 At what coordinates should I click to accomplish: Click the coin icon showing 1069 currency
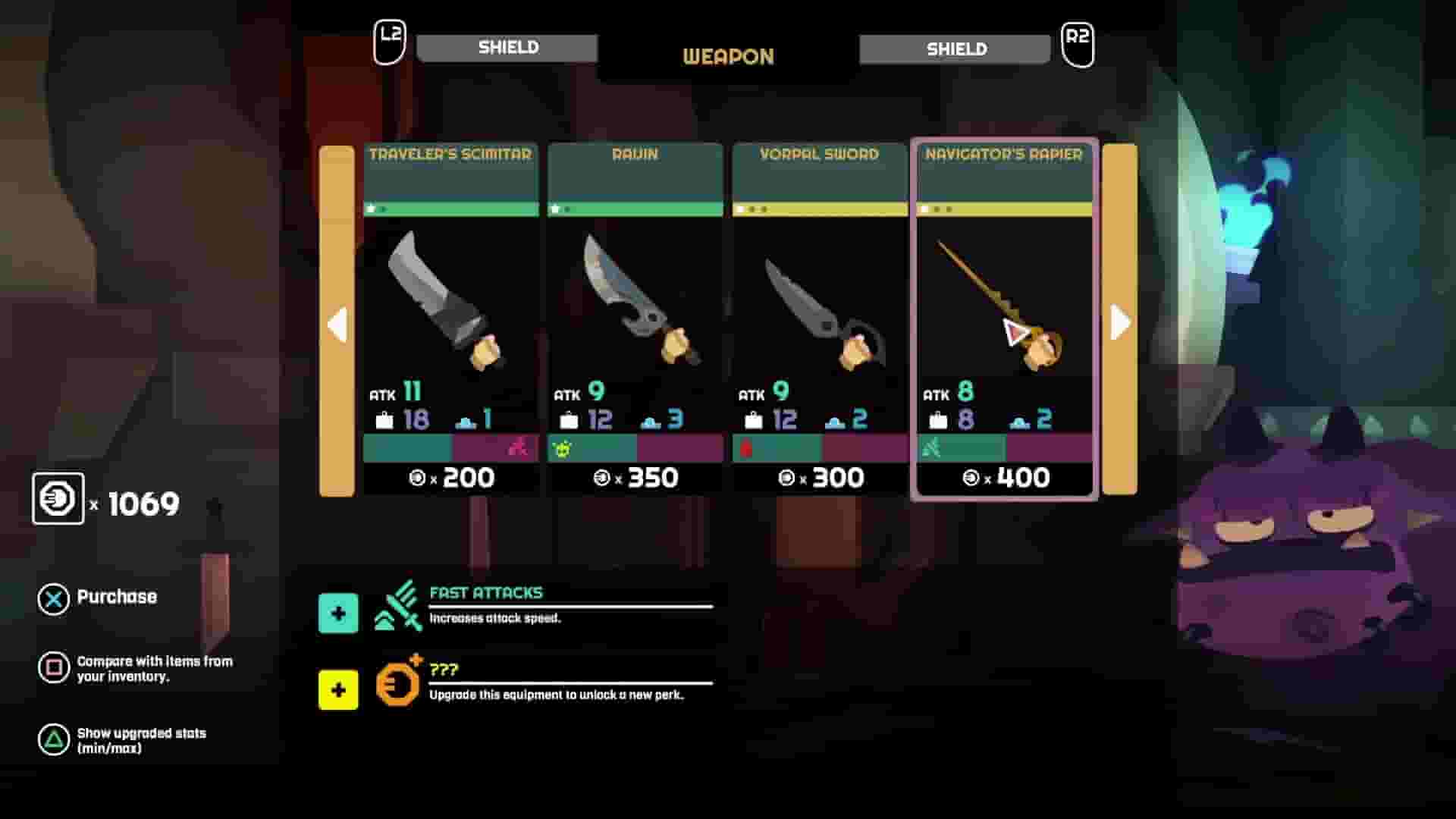click(x=58, y=498)
